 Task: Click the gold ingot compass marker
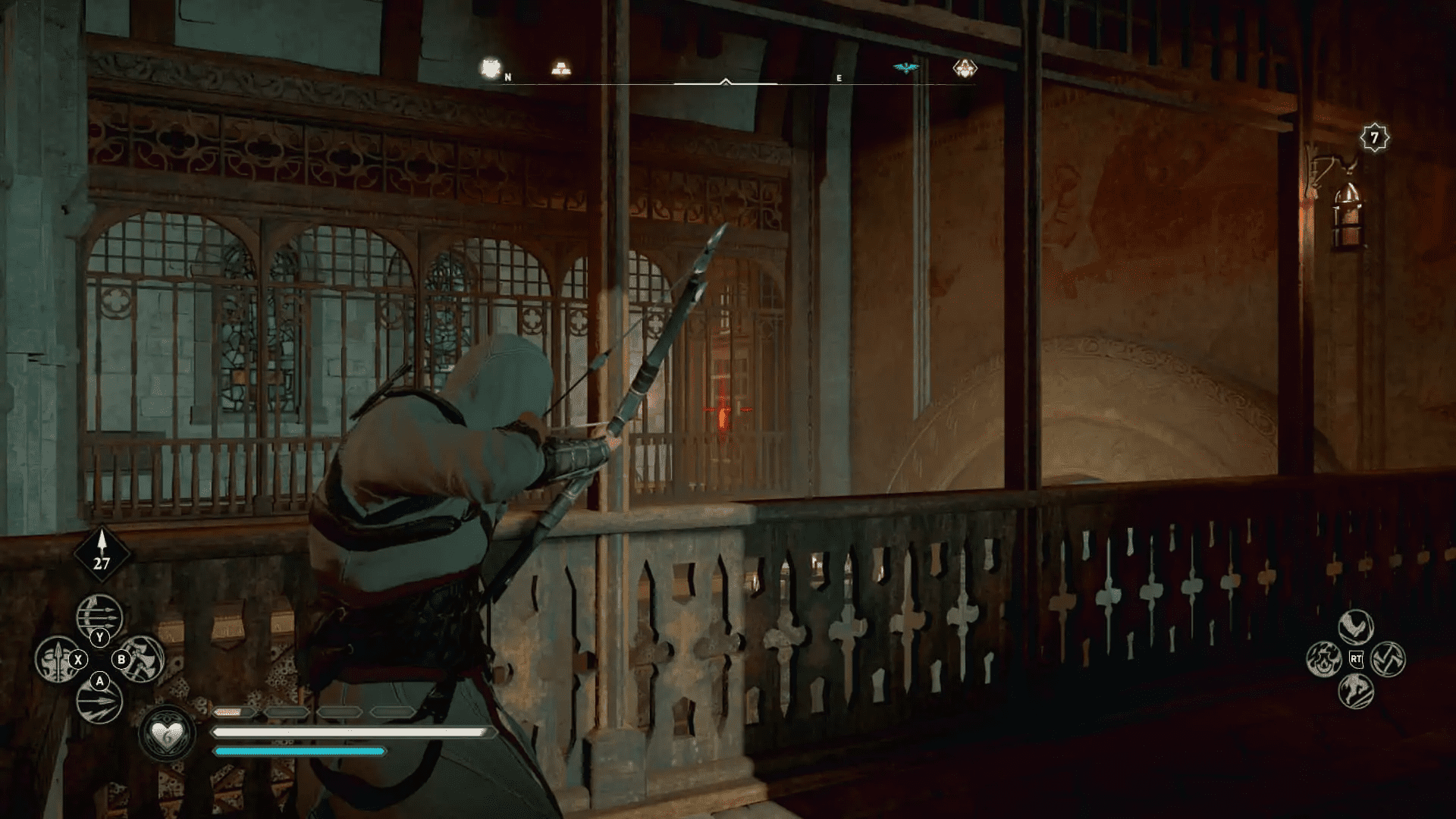(562, 68)
